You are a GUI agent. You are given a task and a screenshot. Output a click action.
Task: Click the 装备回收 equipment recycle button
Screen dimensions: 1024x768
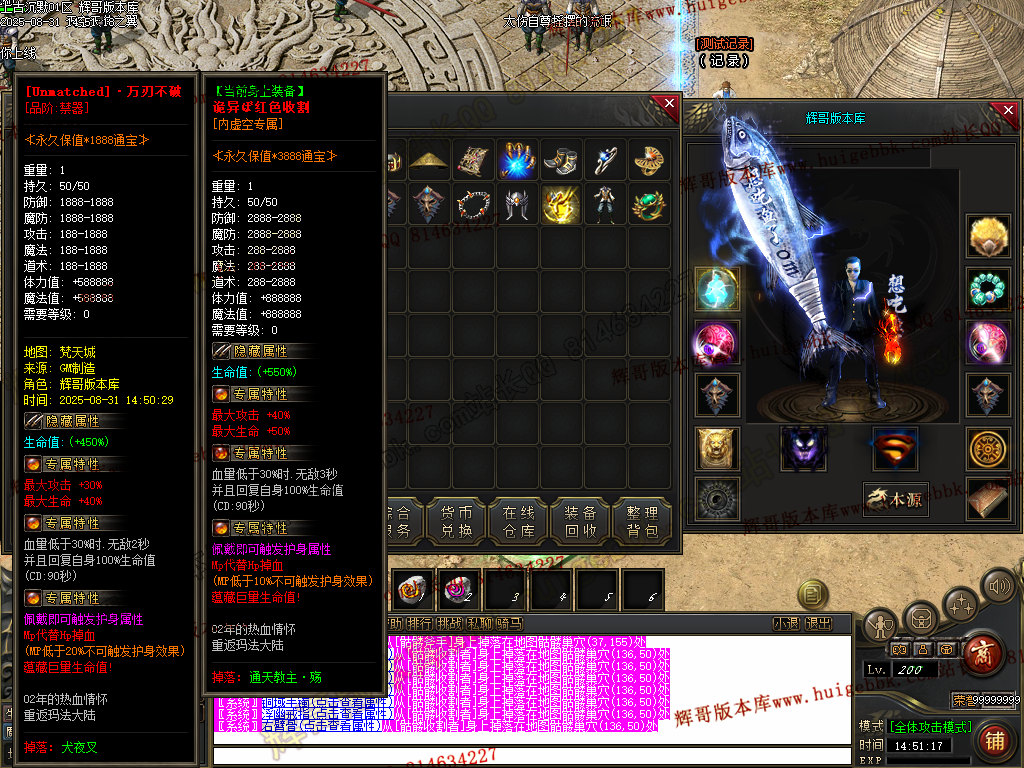coord(579,520)
